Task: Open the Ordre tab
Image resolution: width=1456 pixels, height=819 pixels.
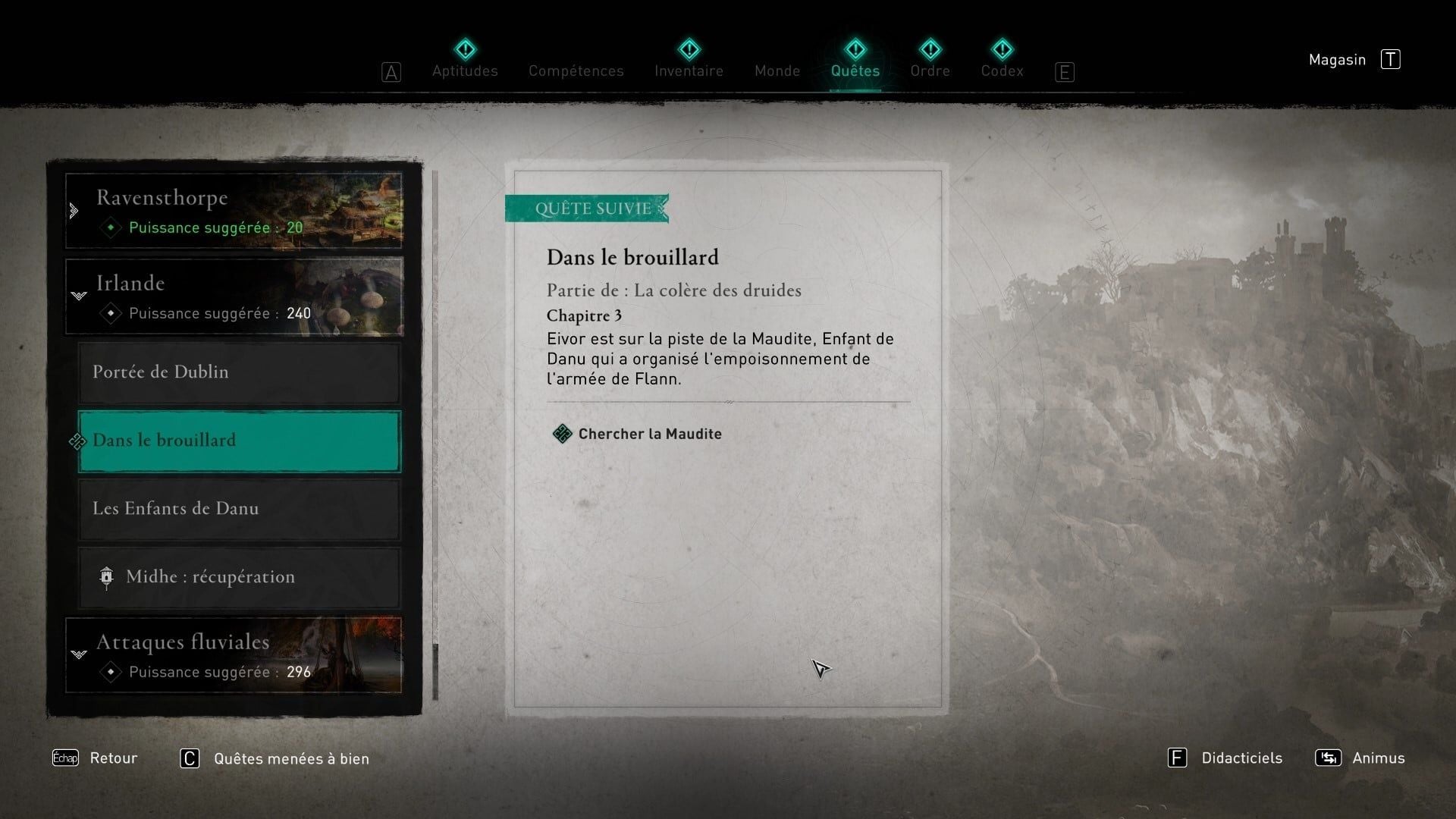Action: (x=930, y=71)
